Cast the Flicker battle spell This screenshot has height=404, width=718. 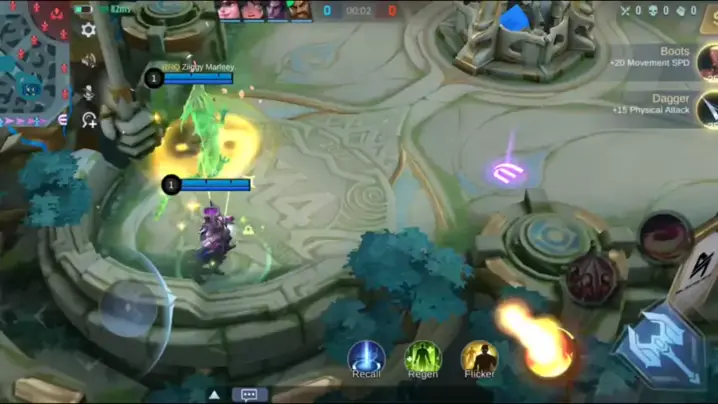pos(479,357)
